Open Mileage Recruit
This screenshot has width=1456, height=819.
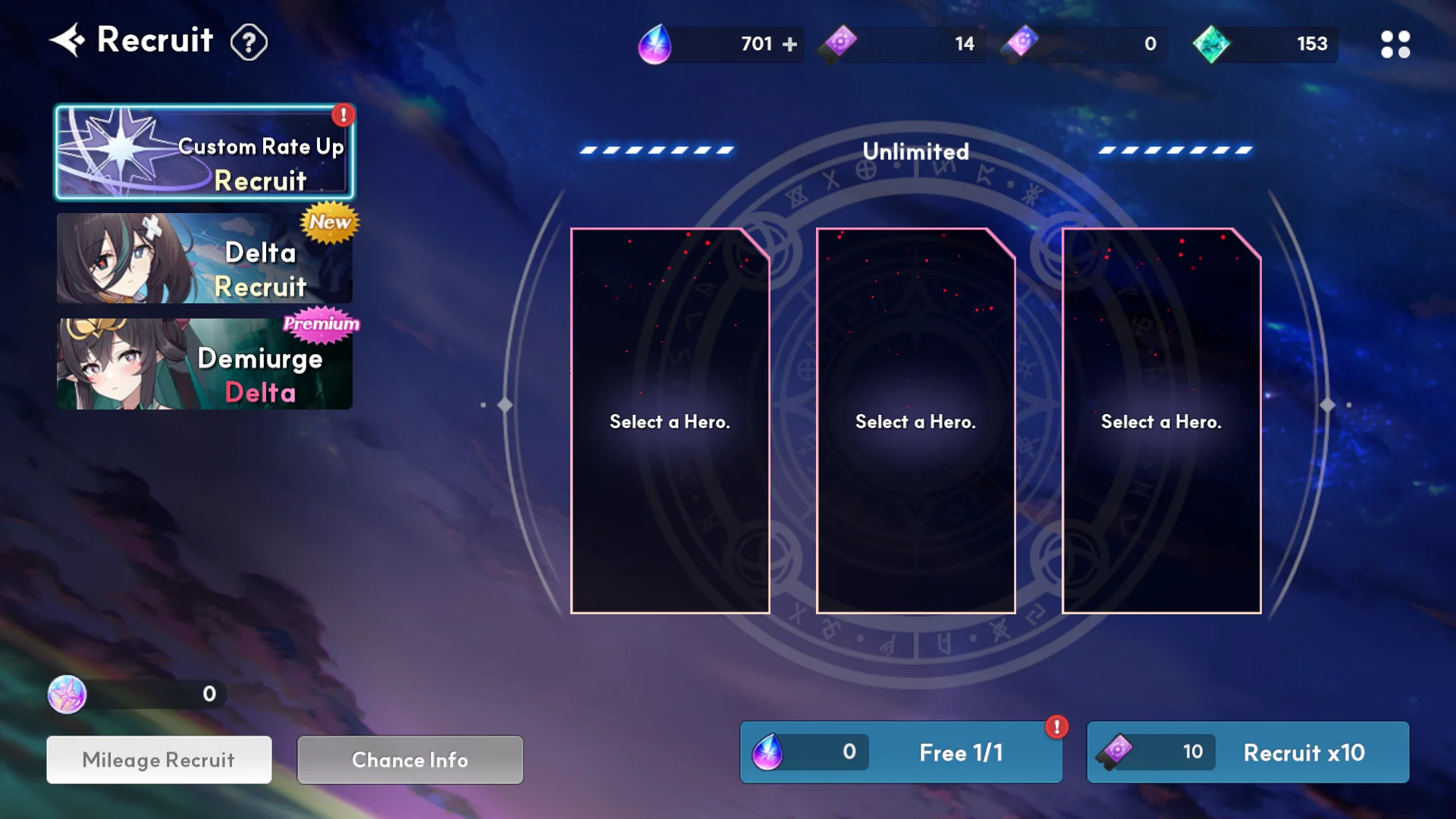coord(159,760)
